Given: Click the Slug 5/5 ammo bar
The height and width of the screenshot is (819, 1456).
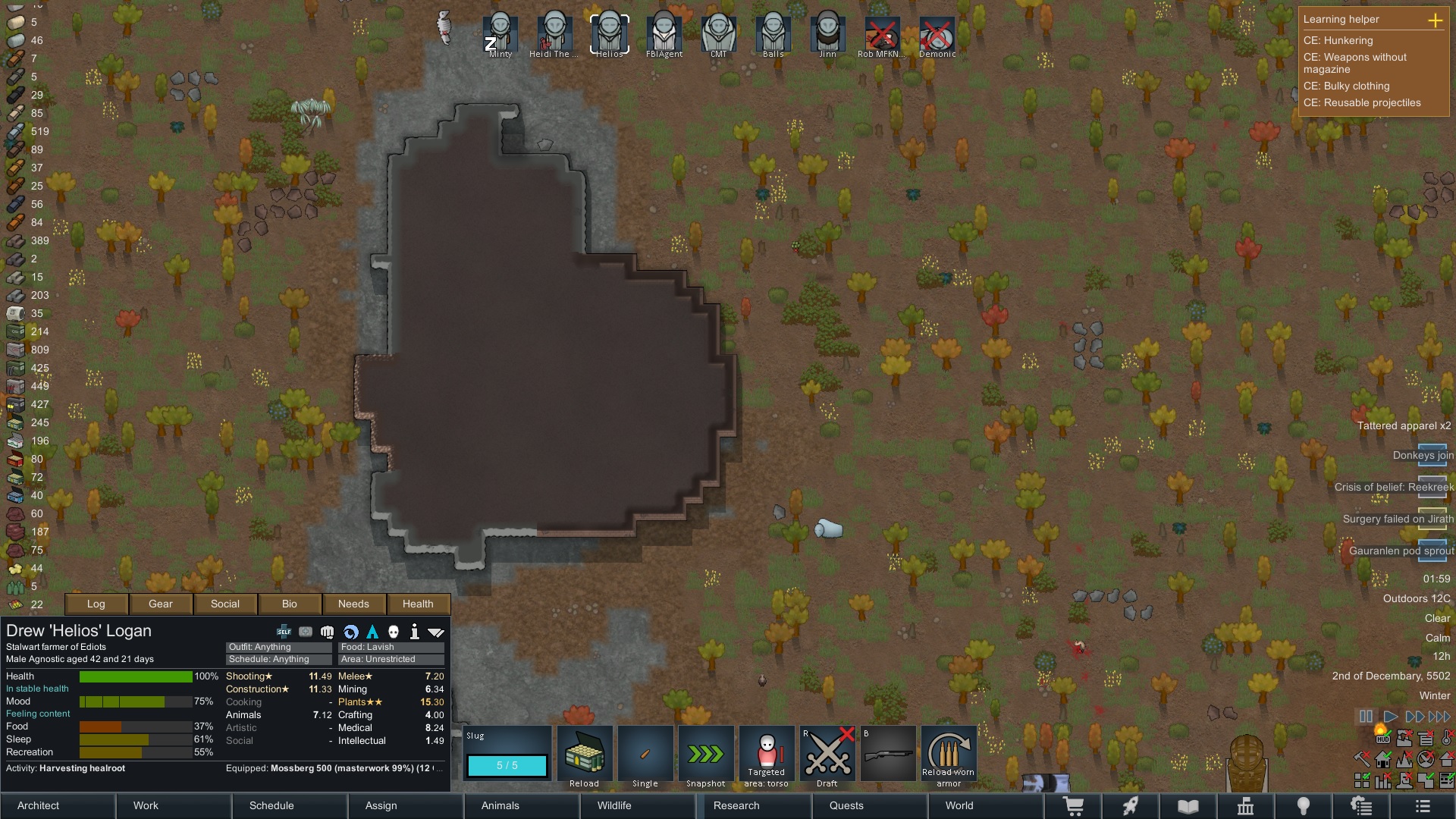Looking at the screenshot, I should pyautogui.click(x=507, y=767).
